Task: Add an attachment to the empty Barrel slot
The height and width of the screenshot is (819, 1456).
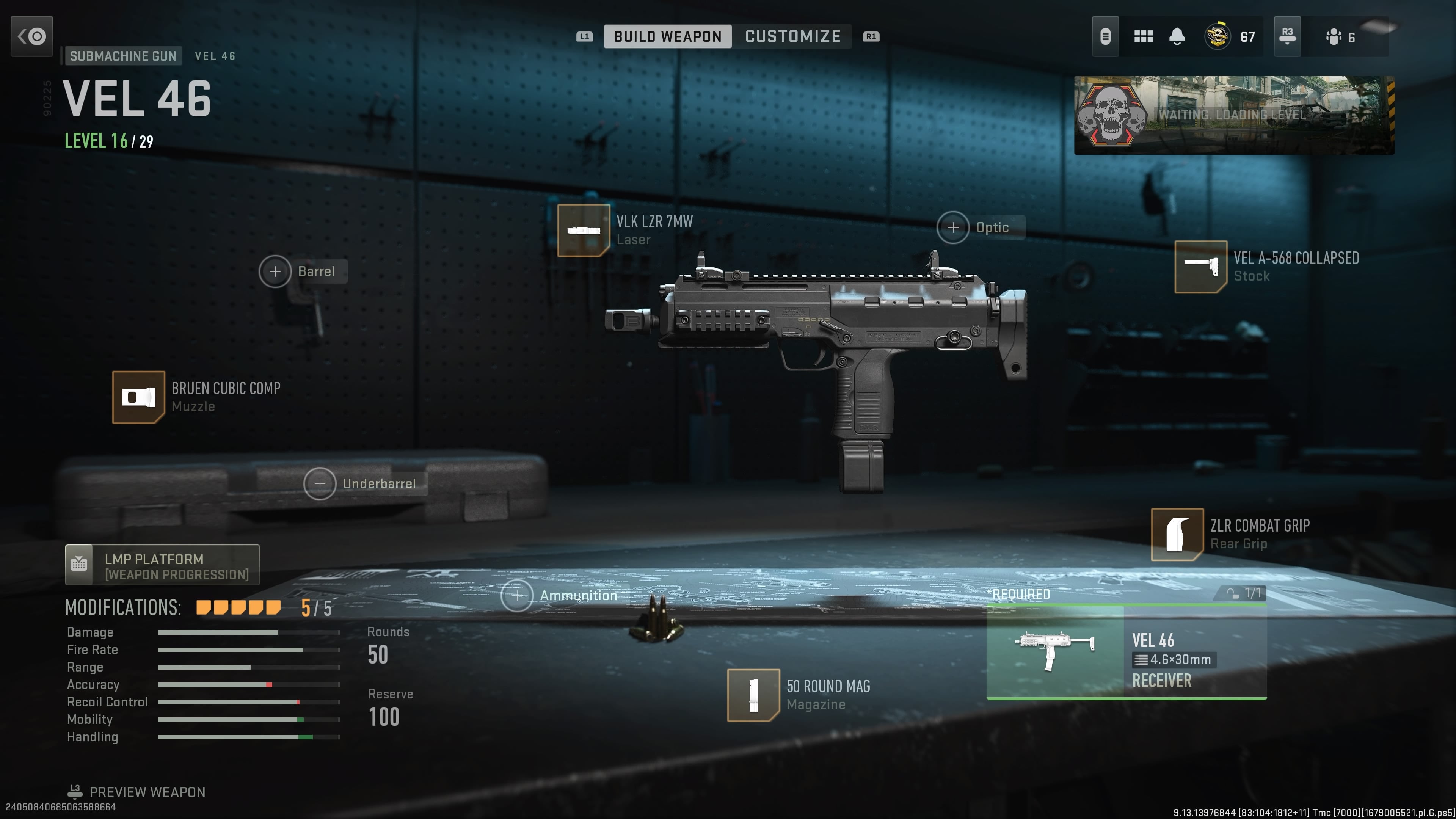Action: coord(276,271)
